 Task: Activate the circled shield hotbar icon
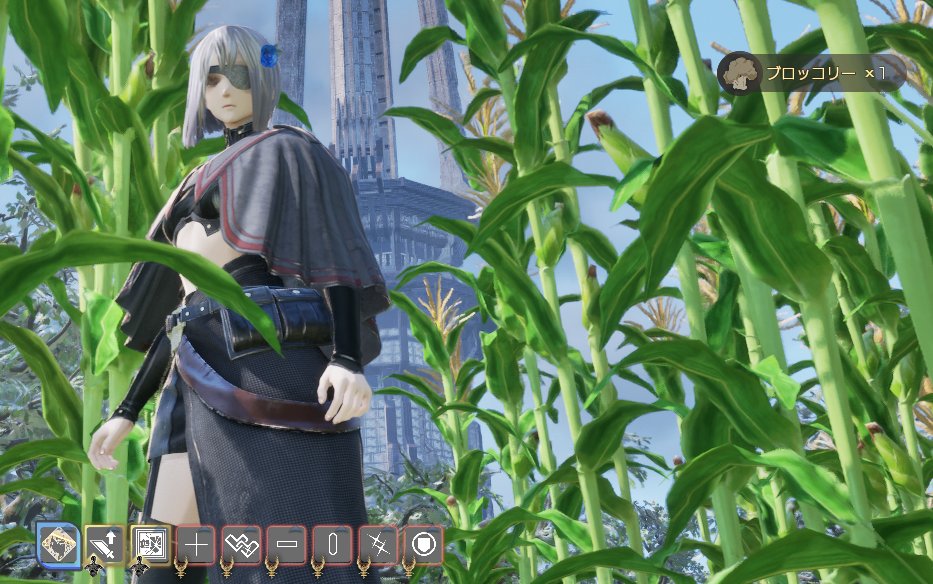click(x=423, y=545)
